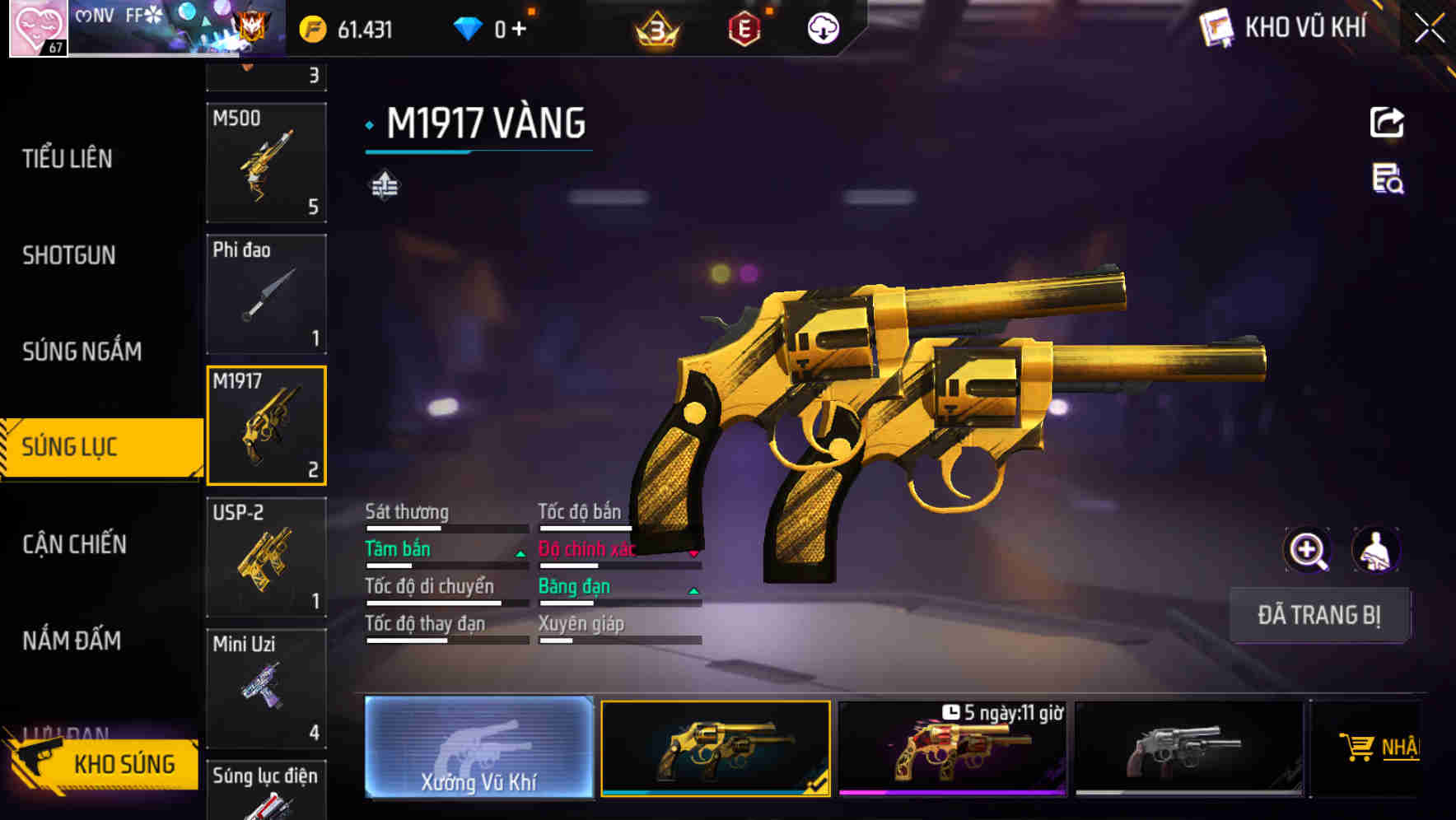Open the Kho Súng button

(x=103, y=764)
